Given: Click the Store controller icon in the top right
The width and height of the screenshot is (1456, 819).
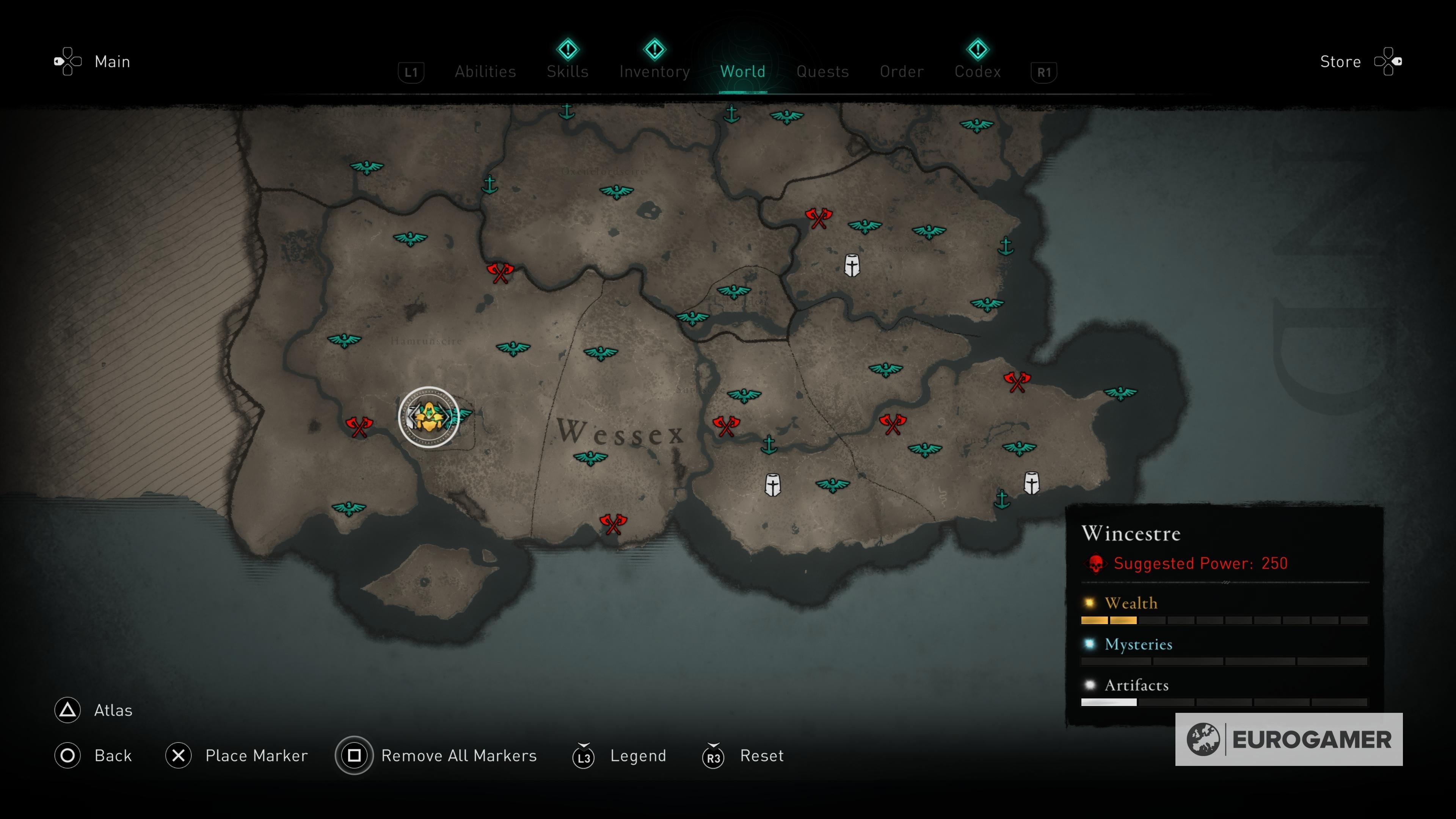Looking at the screenshot, I should click(1390, 61).
